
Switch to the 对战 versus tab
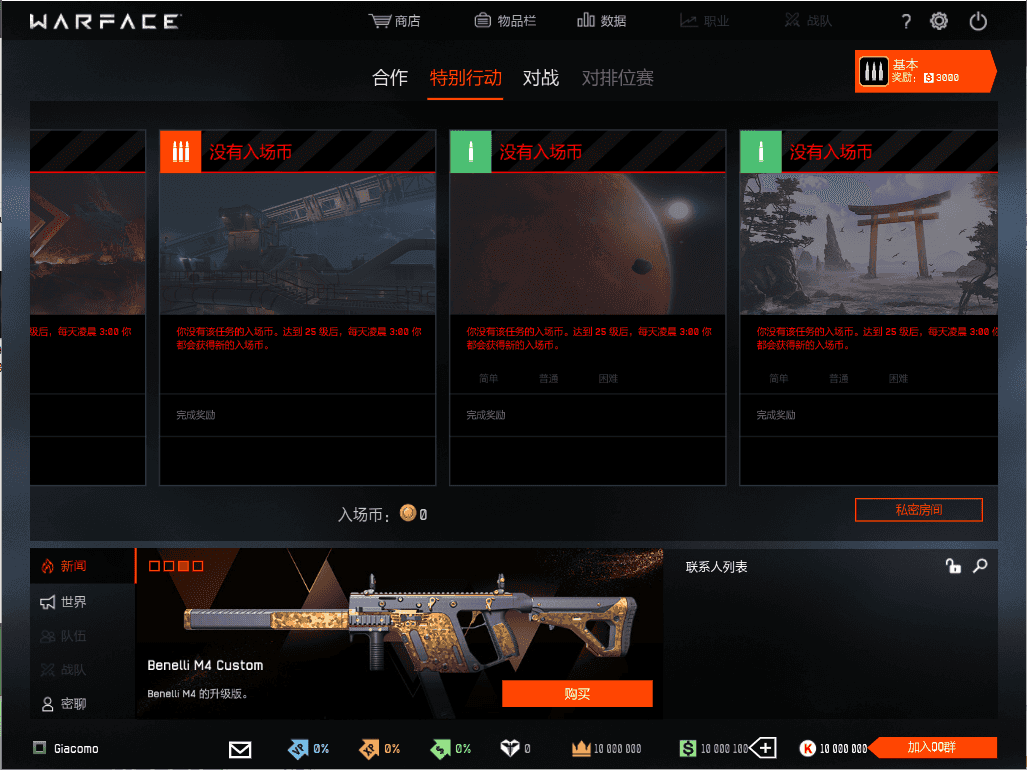tap(541, 78)
